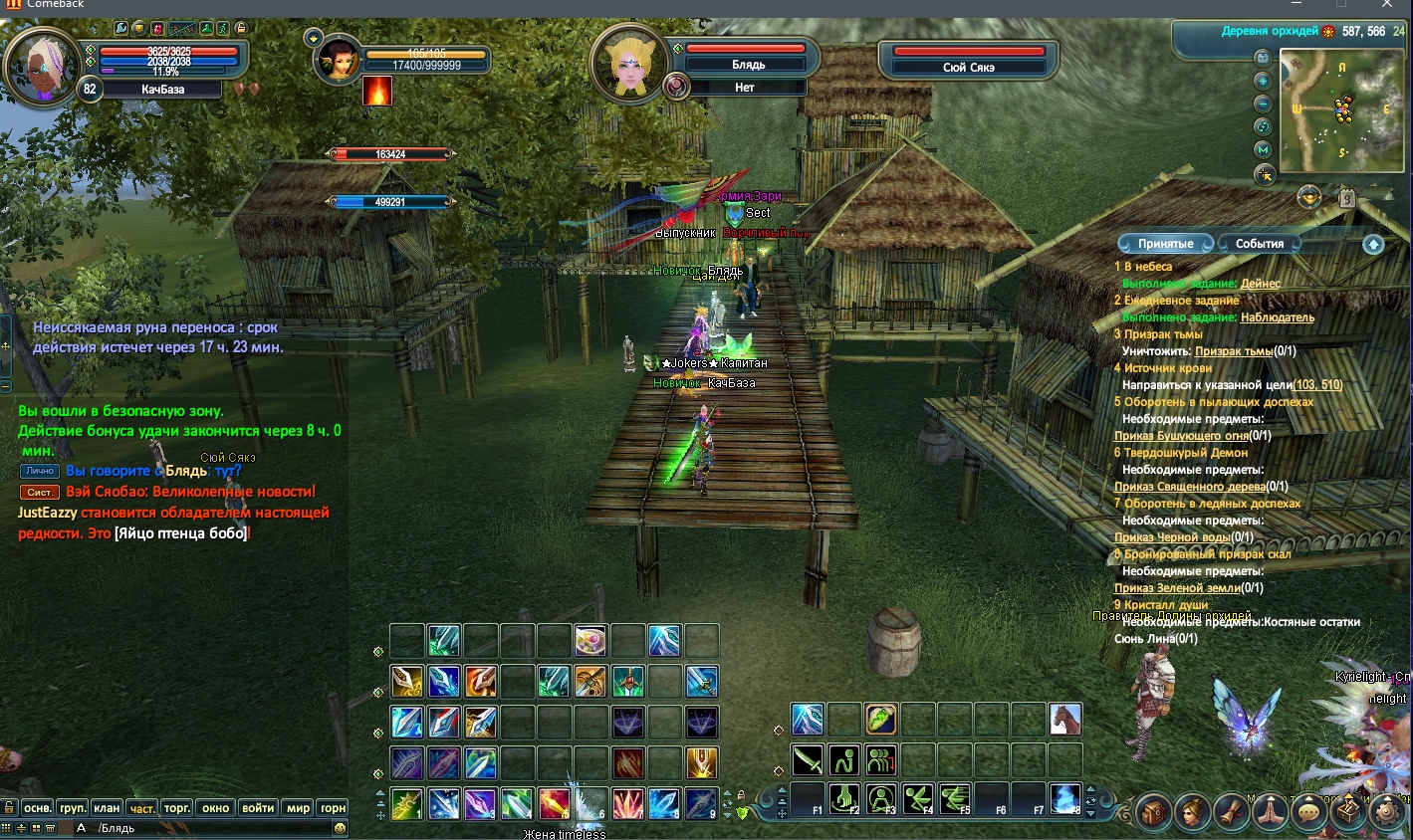The width and height of the screenshot is (1413, 840).
Task: Switch to the События quest tab
Action: [x=1260, y=244]
